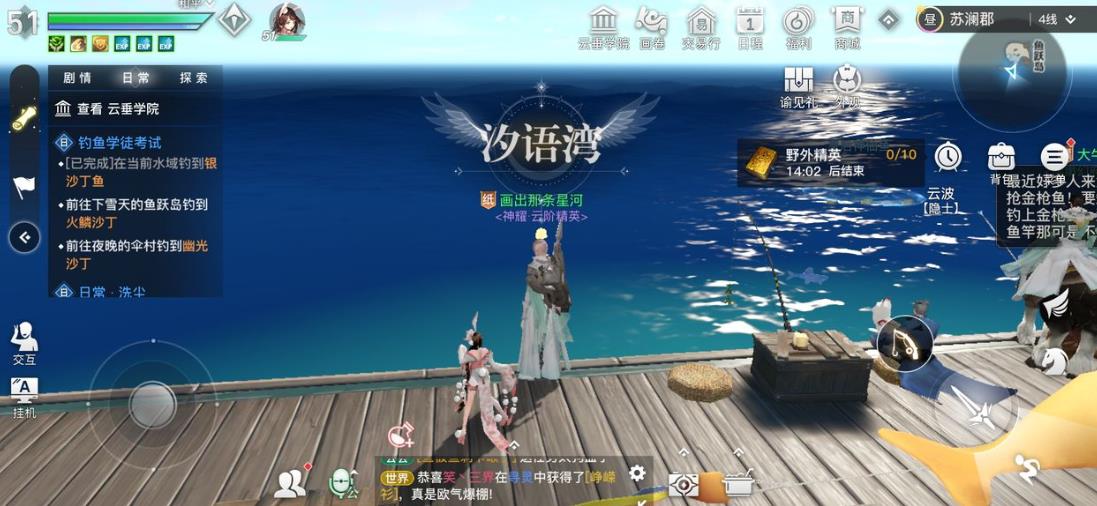Image resolution: width=1097 pixels, height=506 pixels.
Task: Open the camera photo mode
Action: (684, 485)
